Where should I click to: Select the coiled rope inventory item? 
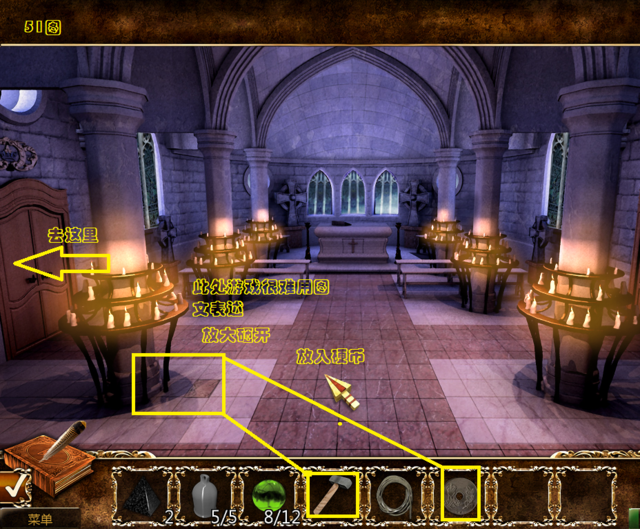coord(395,494)
